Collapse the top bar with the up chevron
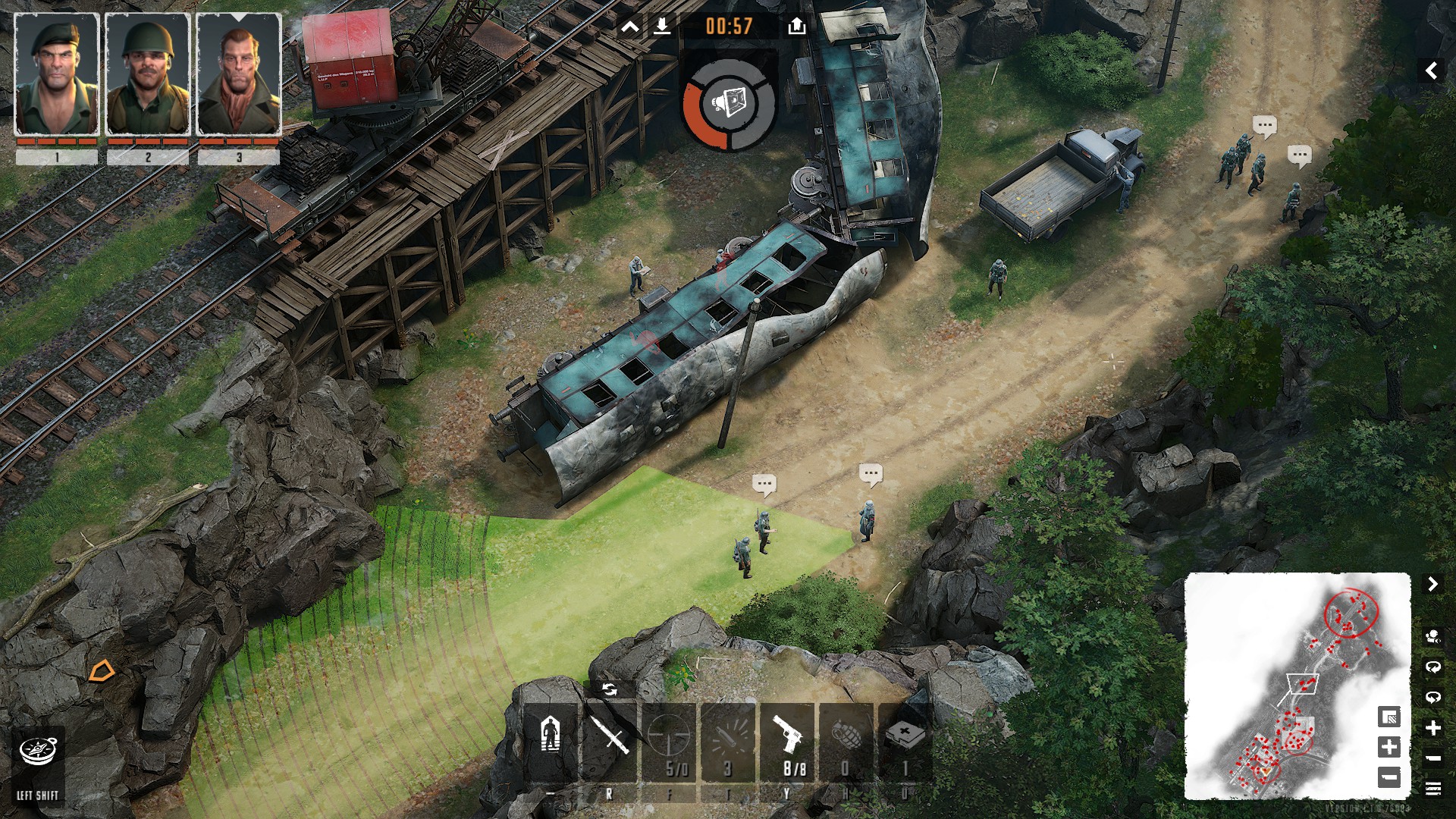 [x=629, y=27]
